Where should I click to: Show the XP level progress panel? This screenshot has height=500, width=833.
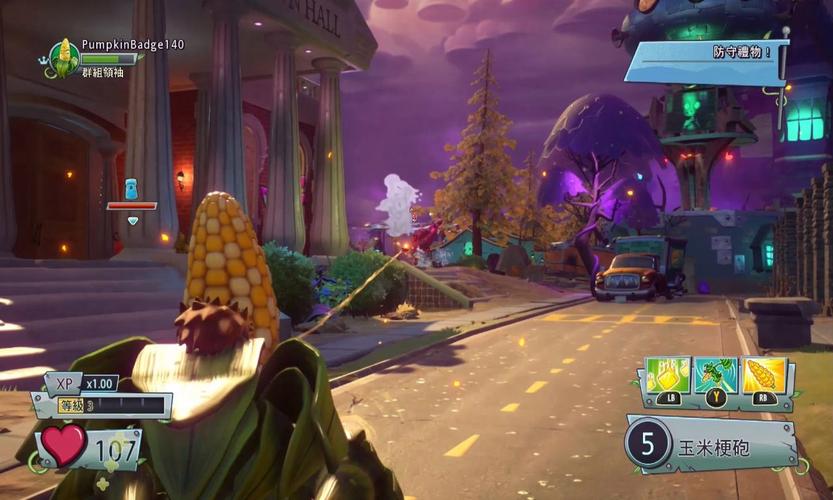coord(100,396)
